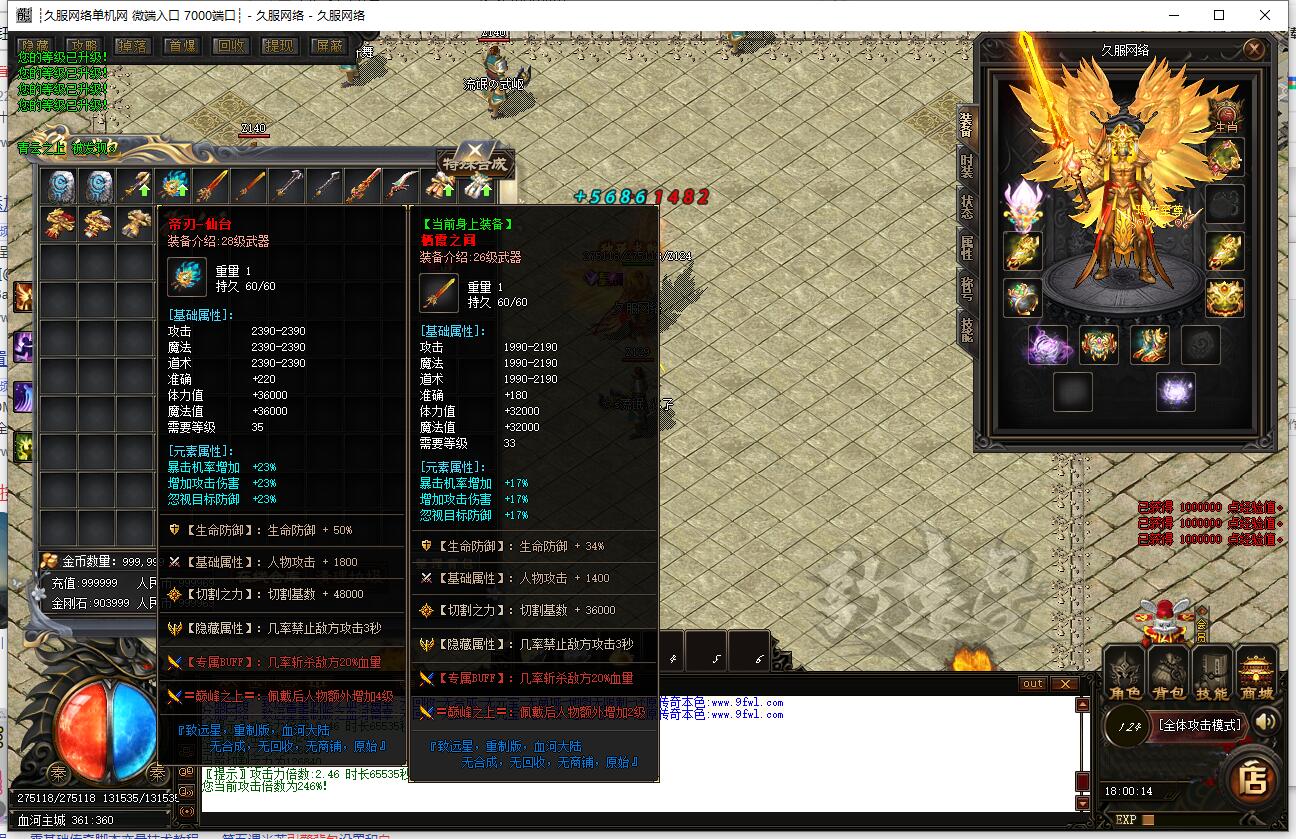The width and height of the screenshot is (1296, 839).
Task: Open the 技能 skills book
Action: click(x=1212, y=674)
